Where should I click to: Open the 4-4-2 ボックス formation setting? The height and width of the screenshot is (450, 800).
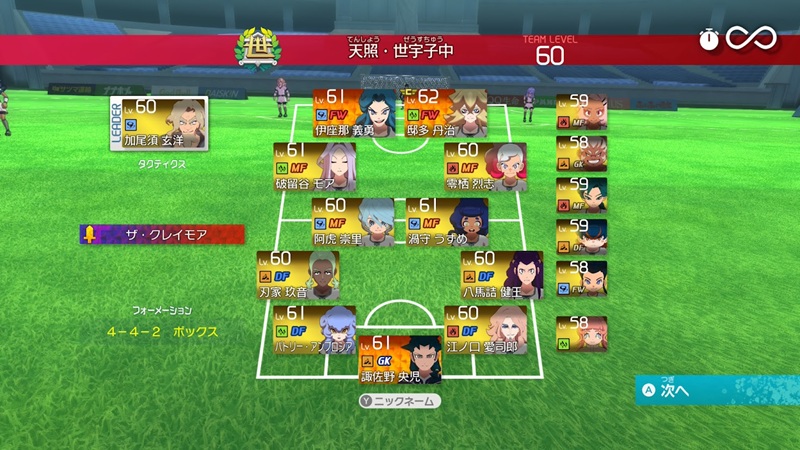tap(165, 330)
